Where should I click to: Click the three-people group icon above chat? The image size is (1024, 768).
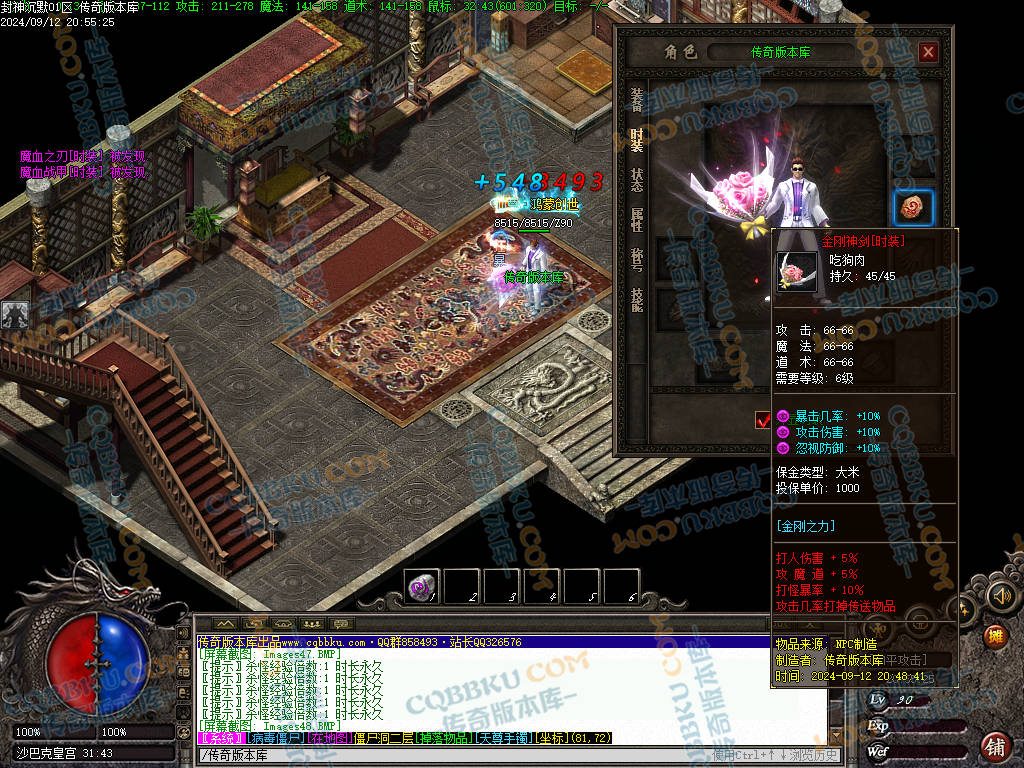coord(314,625)
